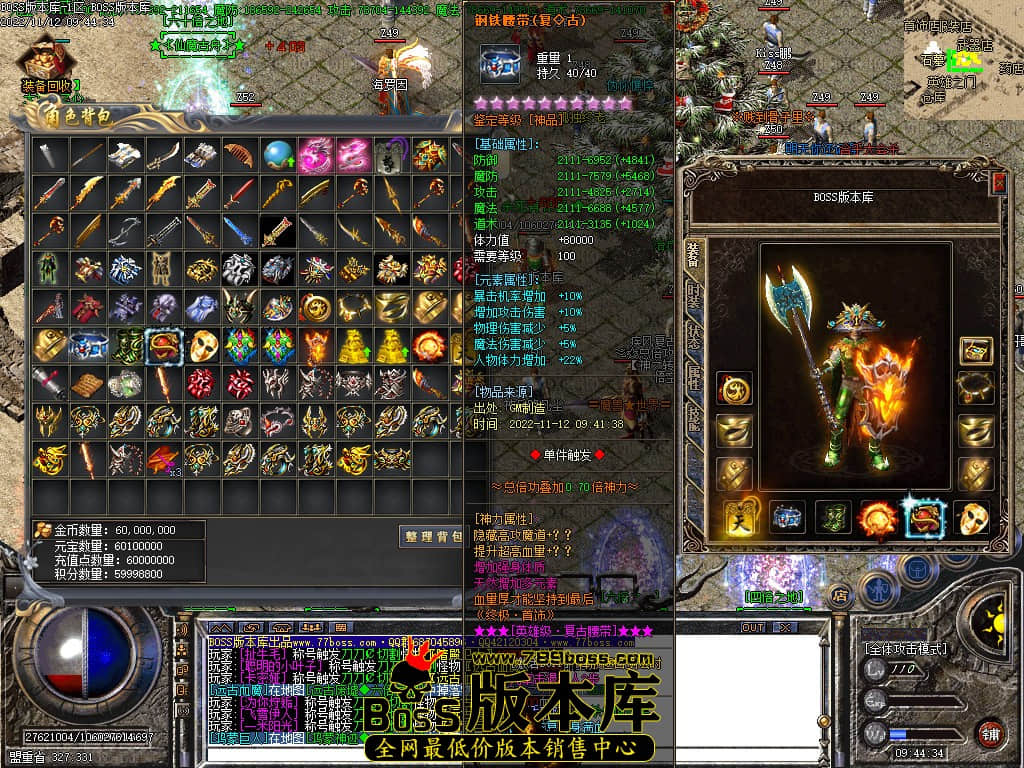
Task: Click the character silhouette round button
Action: click(877, 590)
